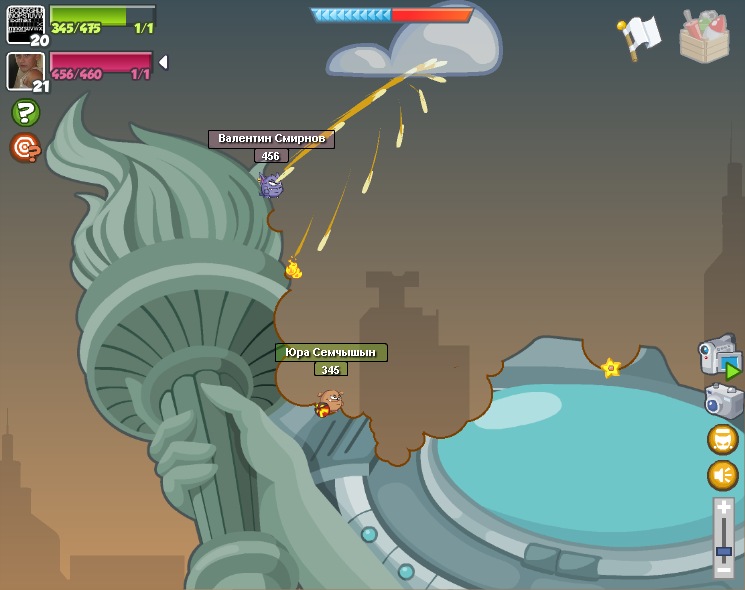Toggle the orange character face button
Screen dimensions: 745x590
click(723, 439)
